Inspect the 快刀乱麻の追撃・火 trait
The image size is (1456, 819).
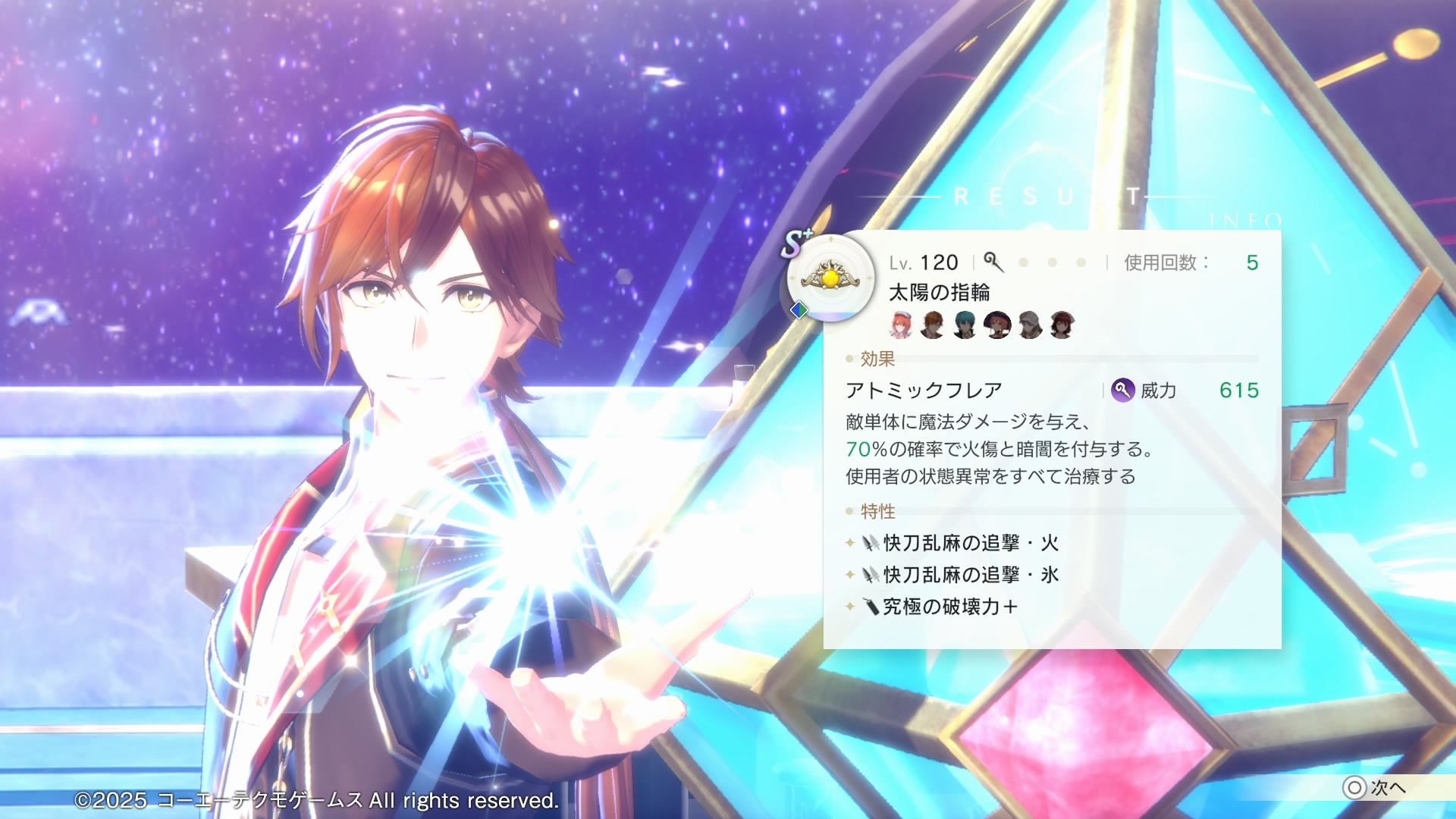point(970,543)
